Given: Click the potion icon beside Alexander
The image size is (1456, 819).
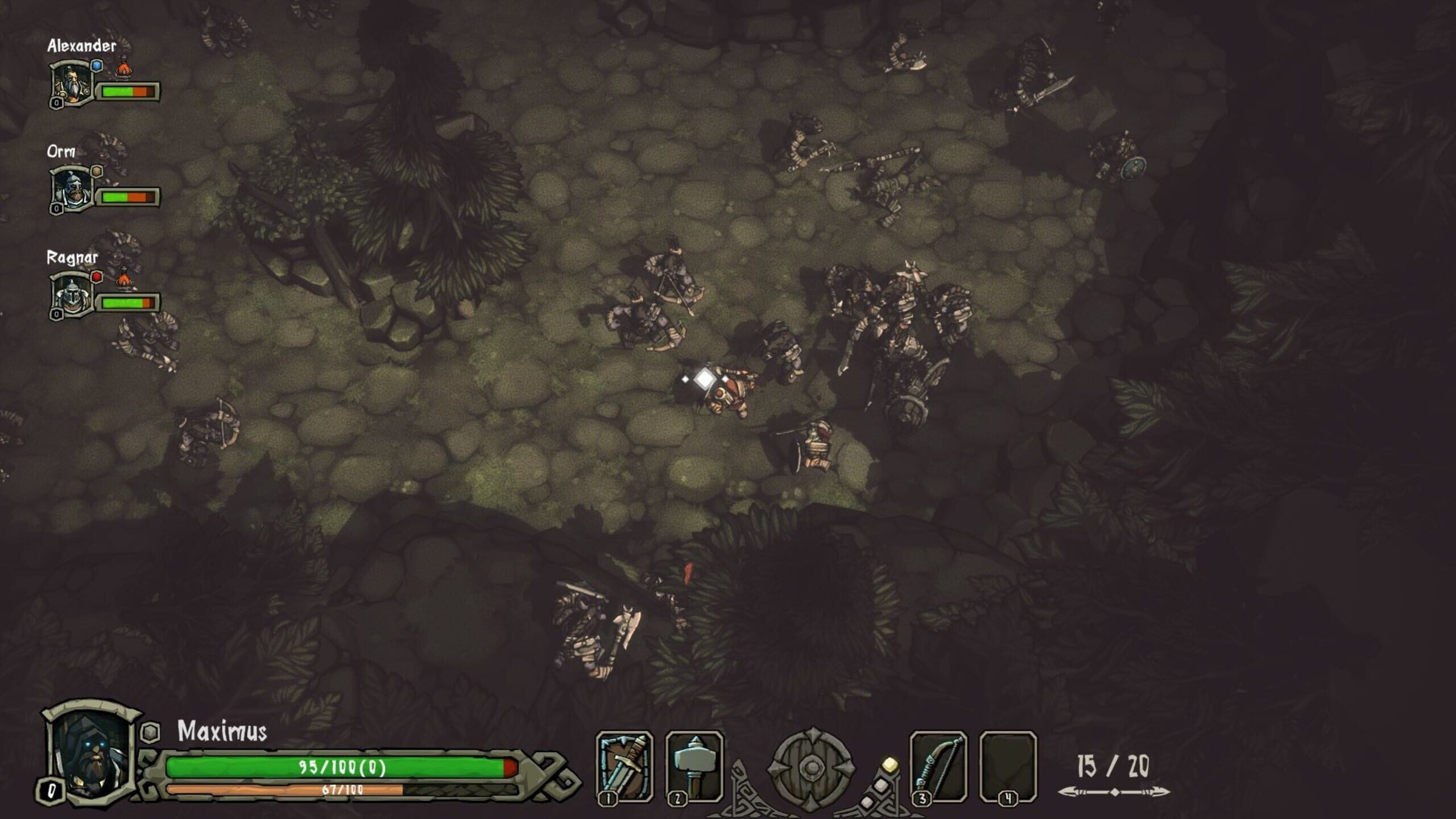Looking at the screenshot, I should 123,69.
